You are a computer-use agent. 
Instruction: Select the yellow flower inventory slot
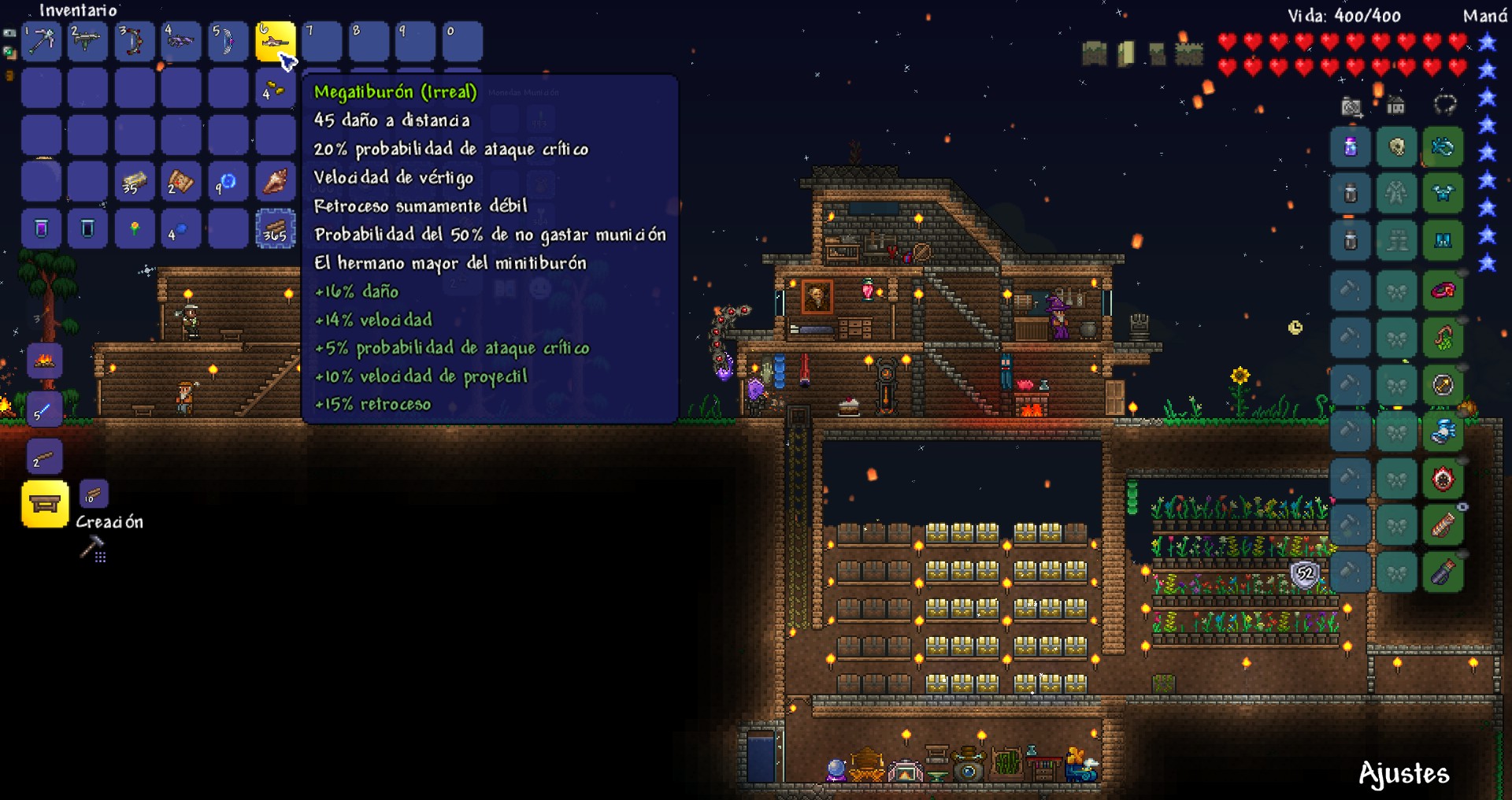[x=135, y=230]
